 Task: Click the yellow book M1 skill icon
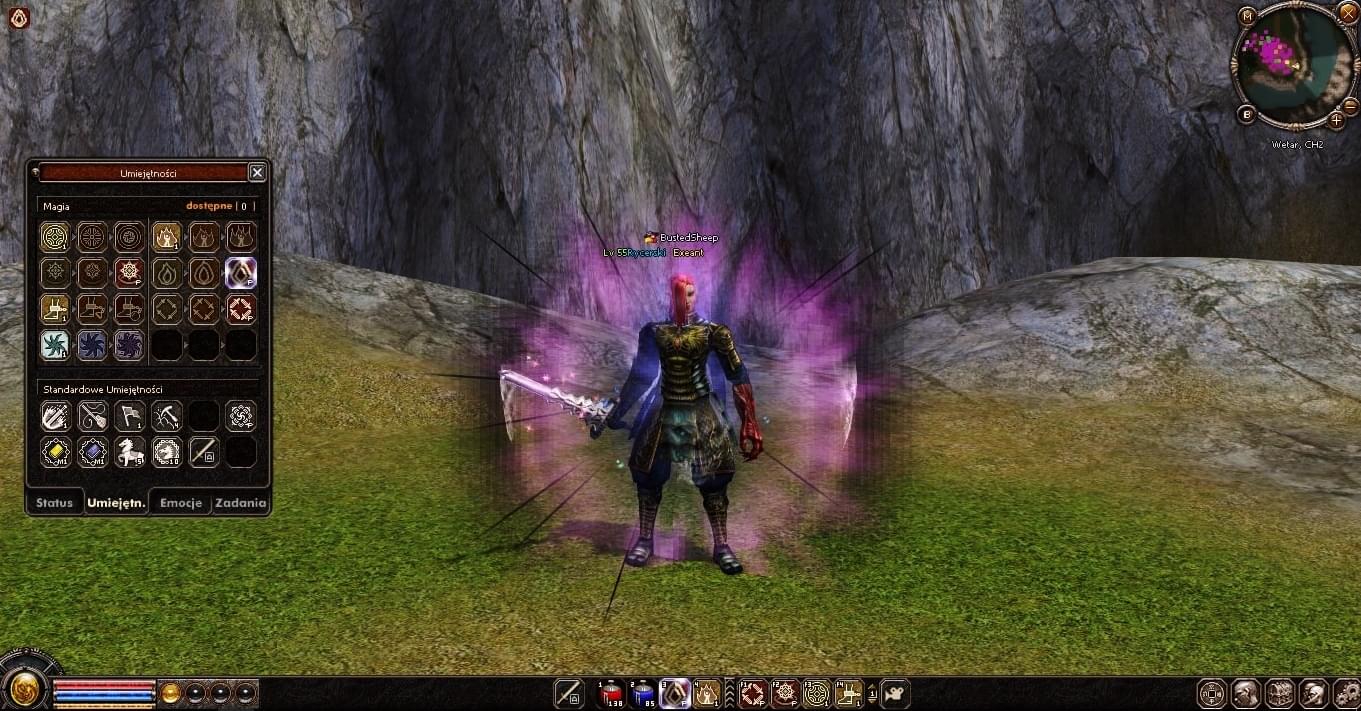[55, 452]
